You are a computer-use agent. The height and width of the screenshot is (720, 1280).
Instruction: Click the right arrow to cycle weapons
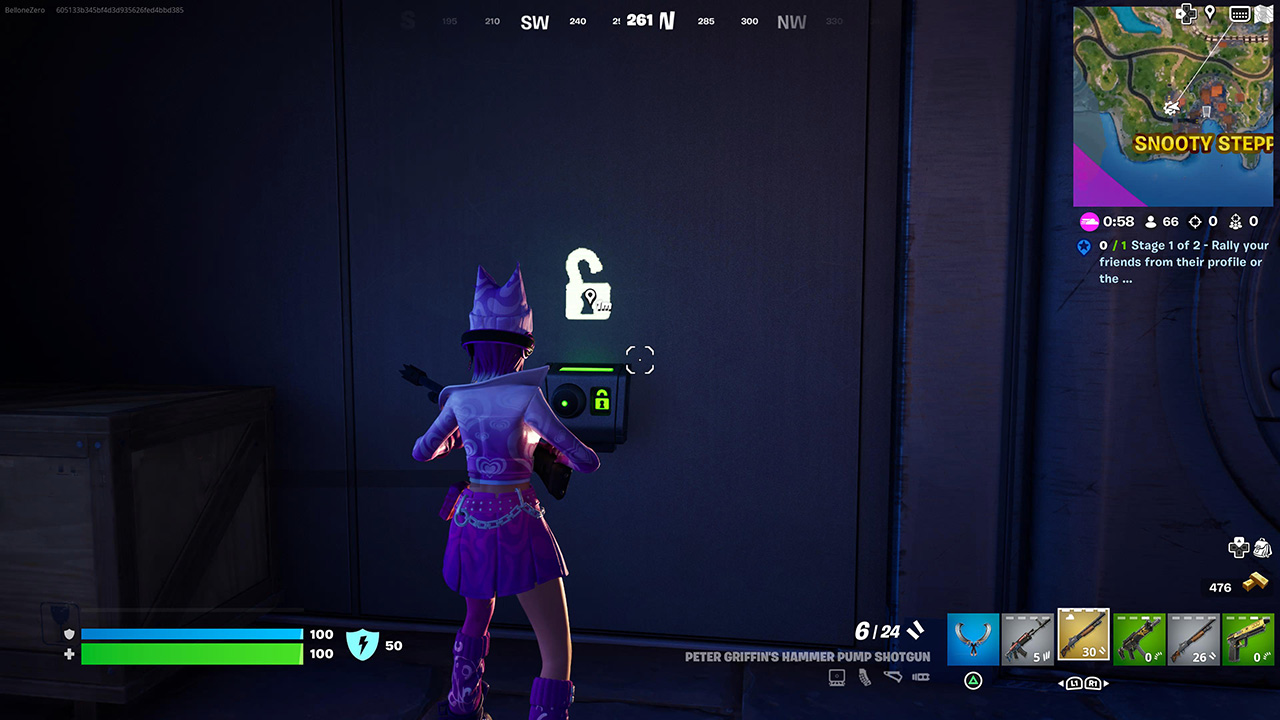click(1106, 683)
